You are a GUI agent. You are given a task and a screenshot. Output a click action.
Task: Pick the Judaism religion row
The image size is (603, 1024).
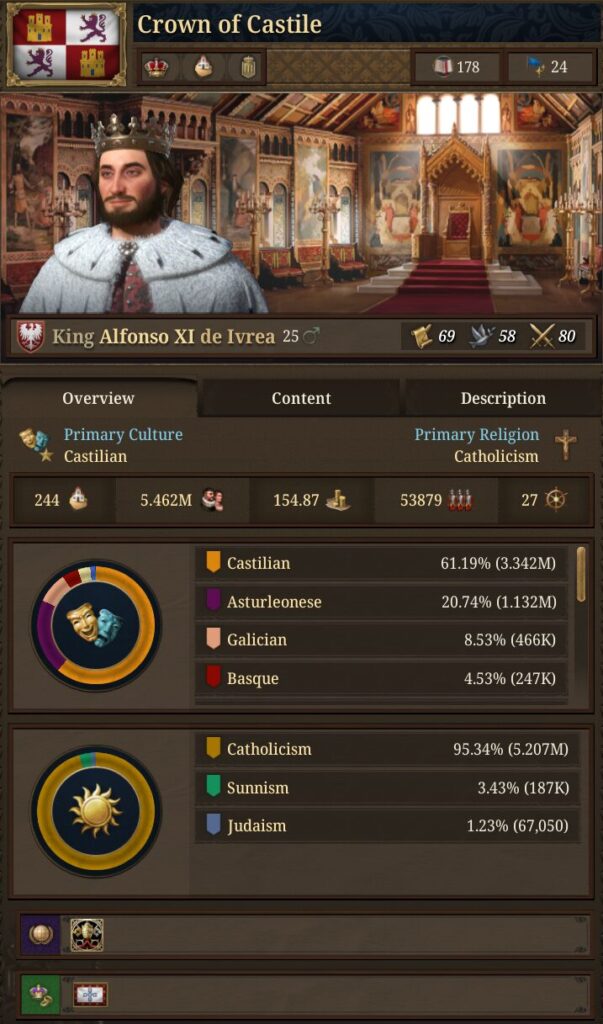386,826
